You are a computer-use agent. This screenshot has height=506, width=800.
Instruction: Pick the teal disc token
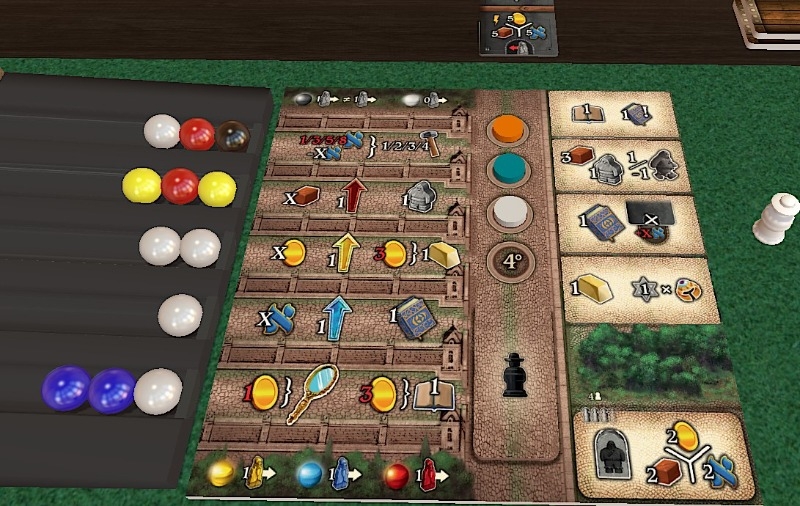point(509,170)
